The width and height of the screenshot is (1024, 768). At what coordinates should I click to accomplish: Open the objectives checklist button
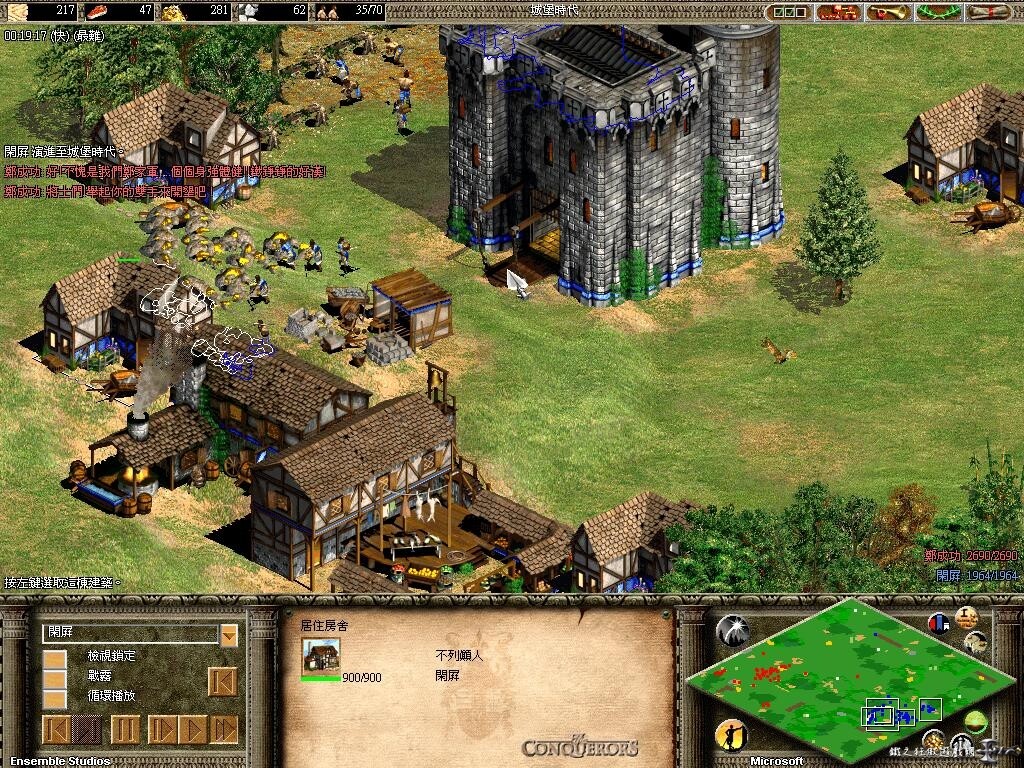(x=789, y=12)
